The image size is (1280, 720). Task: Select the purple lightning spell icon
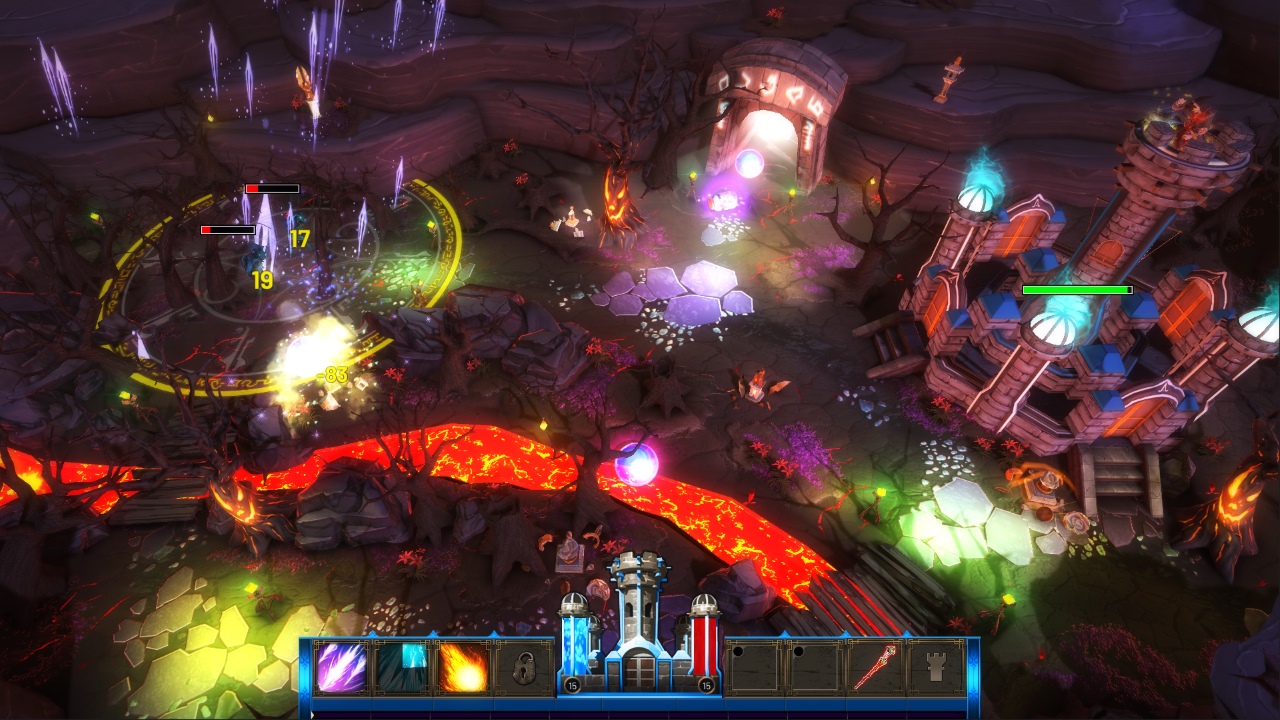tap(340, 668)
